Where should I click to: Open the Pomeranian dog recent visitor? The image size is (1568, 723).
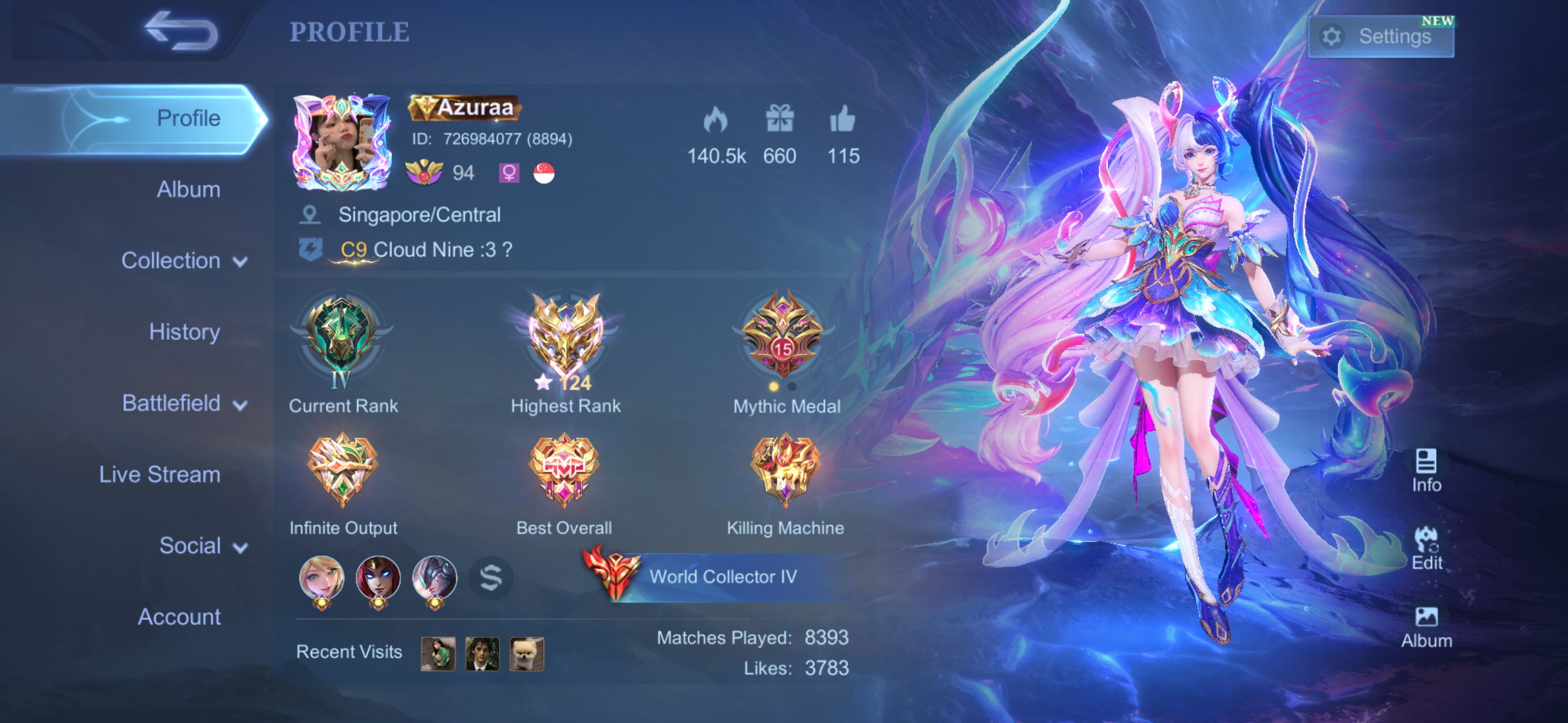point(527,654)
